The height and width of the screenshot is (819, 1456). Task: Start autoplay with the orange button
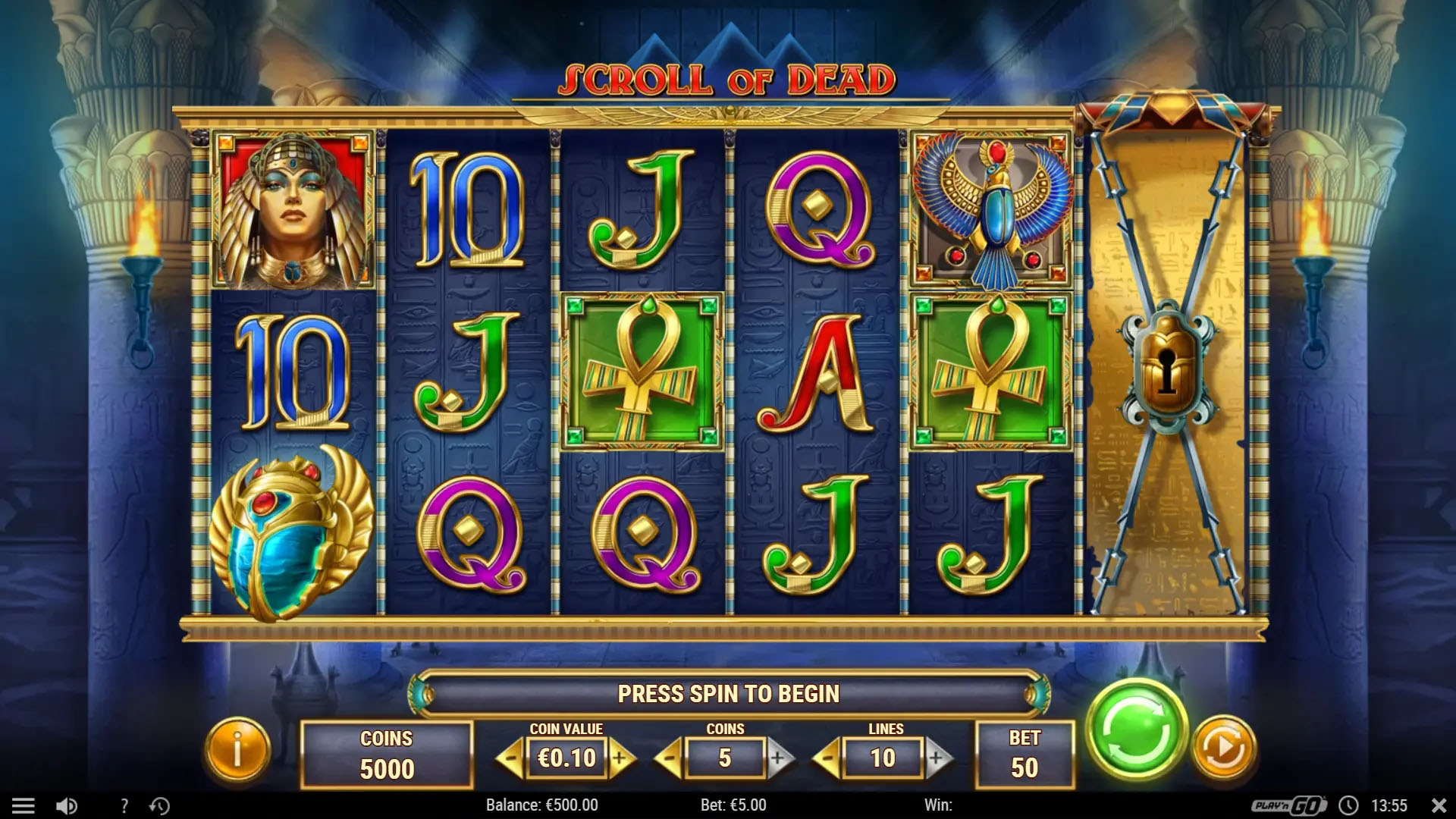click(1223, 749)
